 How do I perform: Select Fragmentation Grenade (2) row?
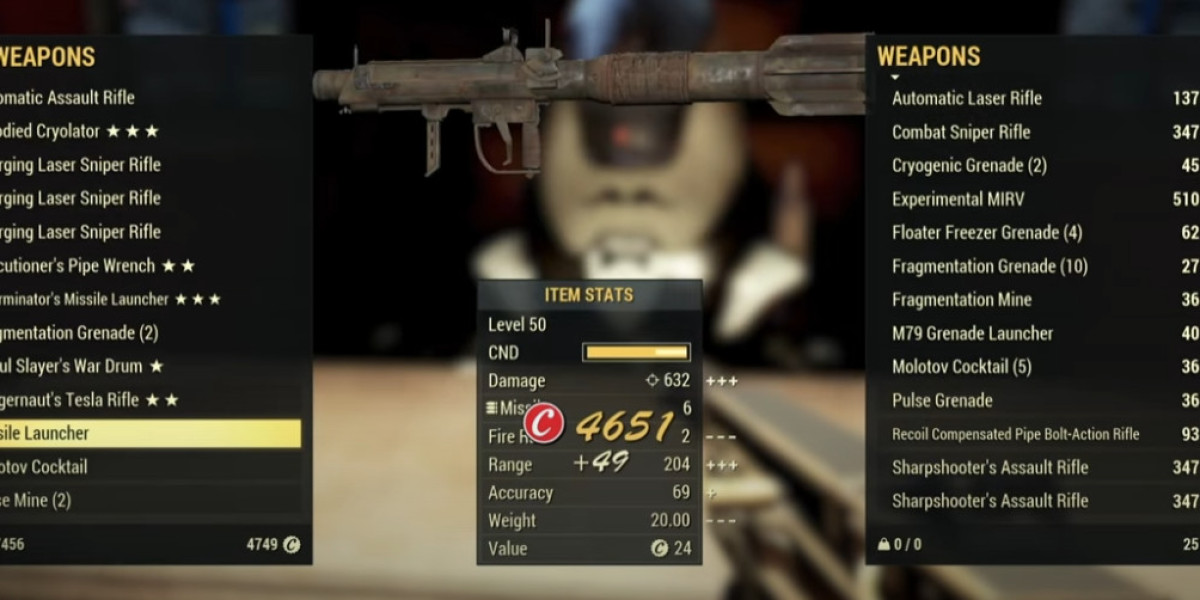(x=80, y=333)
